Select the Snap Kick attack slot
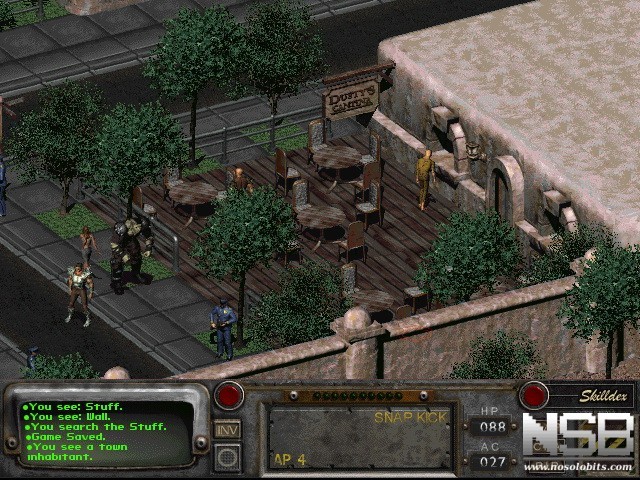The width and height of the screenshot is (640, 480). [359, 437]
